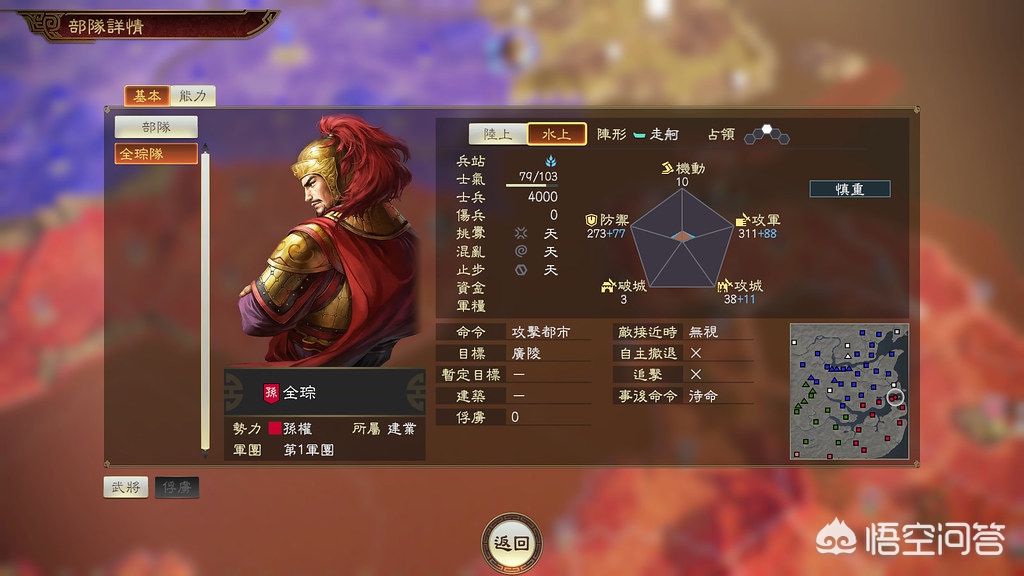Switch to the 基本 tab

pos(146,96)
